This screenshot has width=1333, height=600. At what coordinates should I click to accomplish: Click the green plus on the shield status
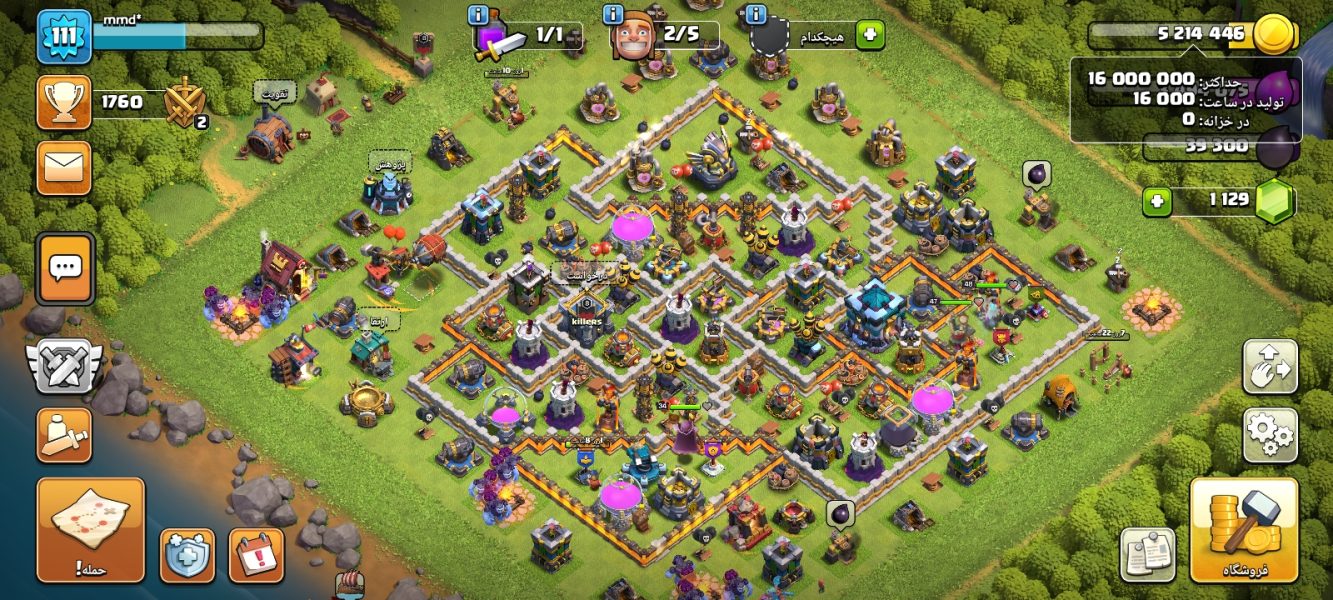870,35
